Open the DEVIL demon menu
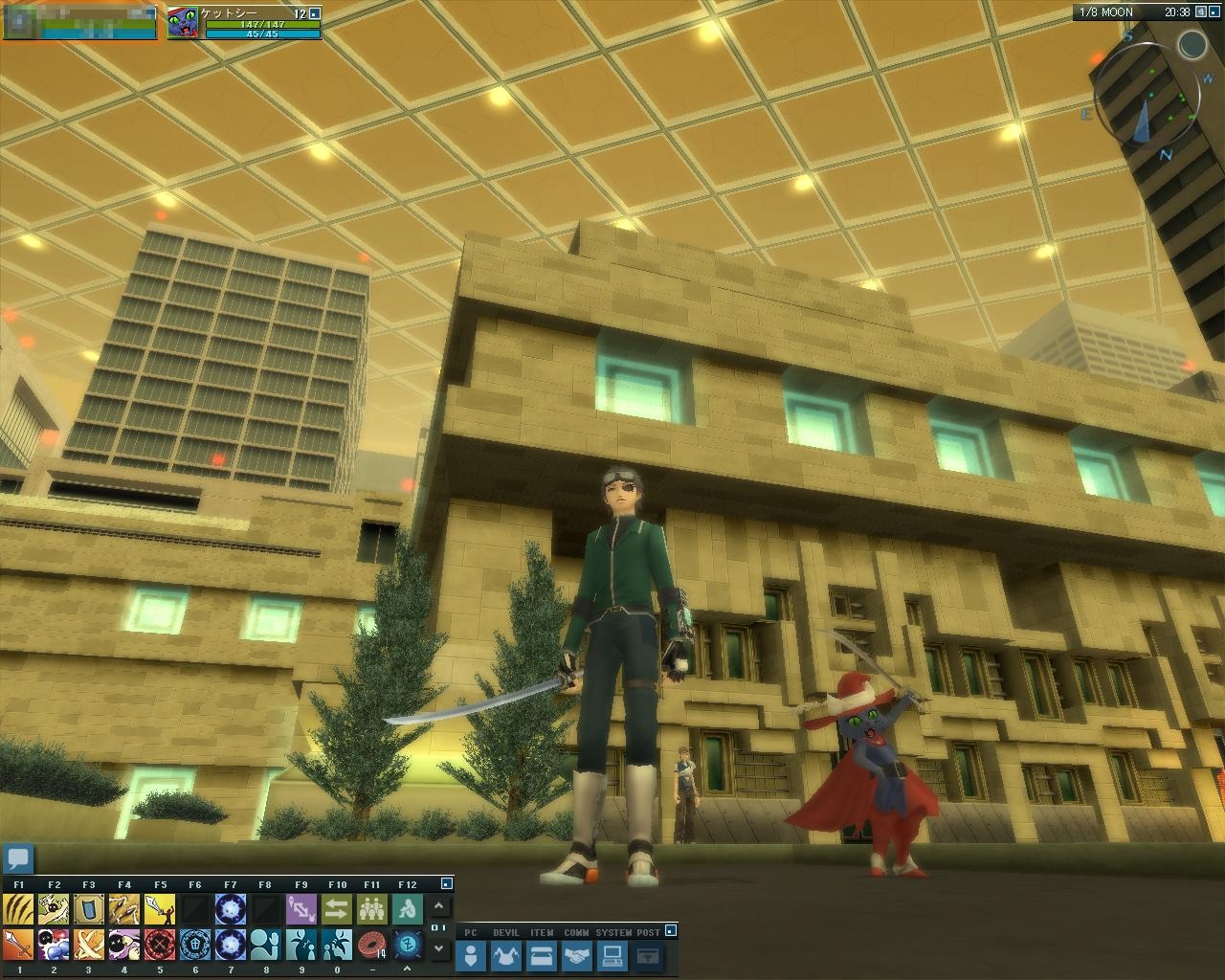Screen dimensions: 1225x980 pos(506,955)
